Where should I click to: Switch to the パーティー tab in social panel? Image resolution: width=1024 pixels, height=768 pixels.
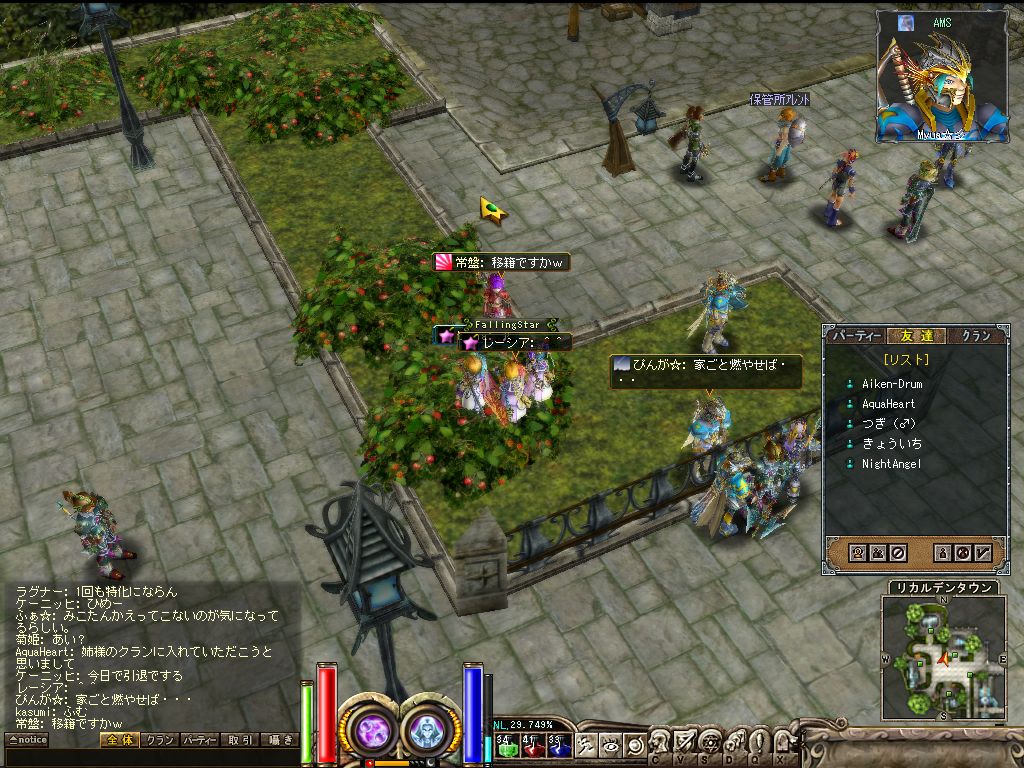[857, 336]
